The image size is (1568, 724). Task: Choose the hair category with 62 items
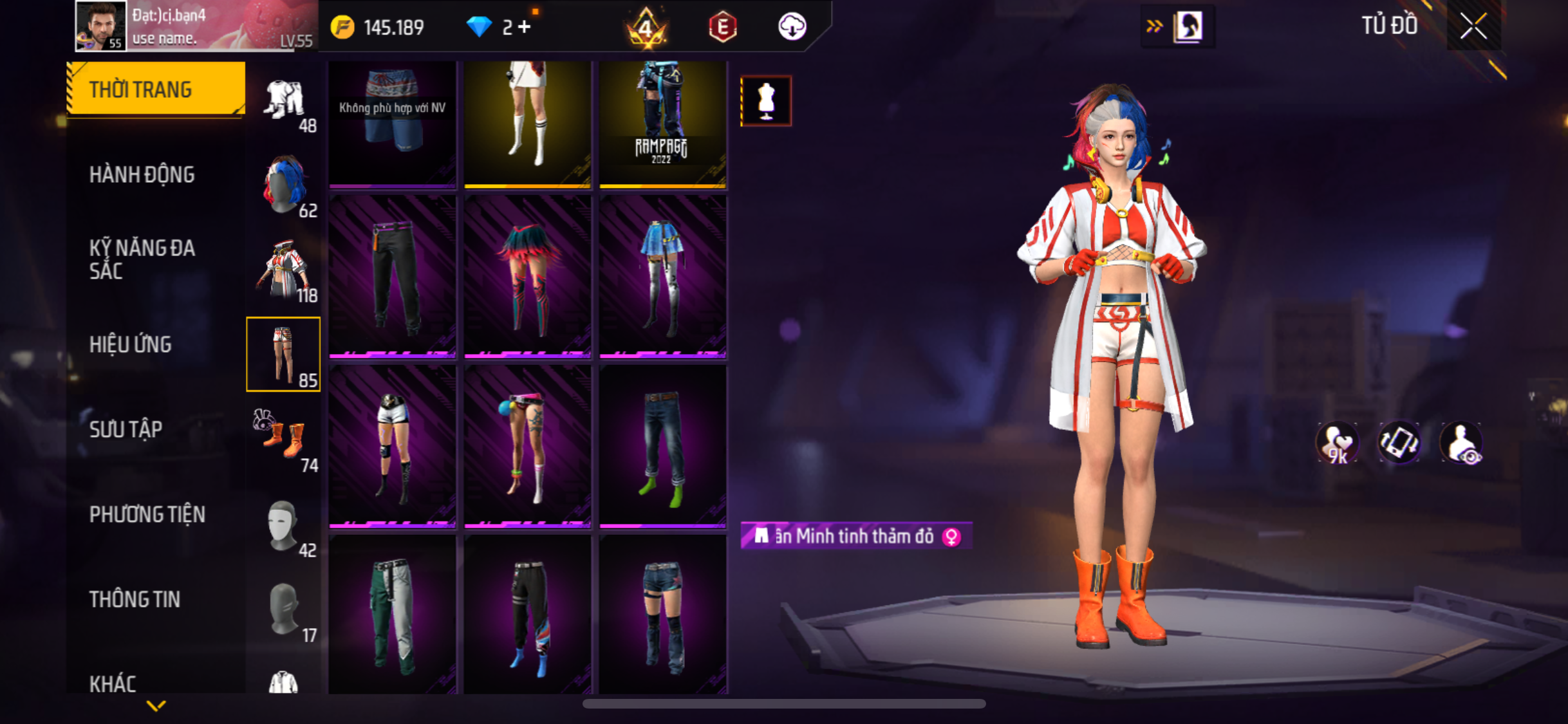tap(284, 185)
